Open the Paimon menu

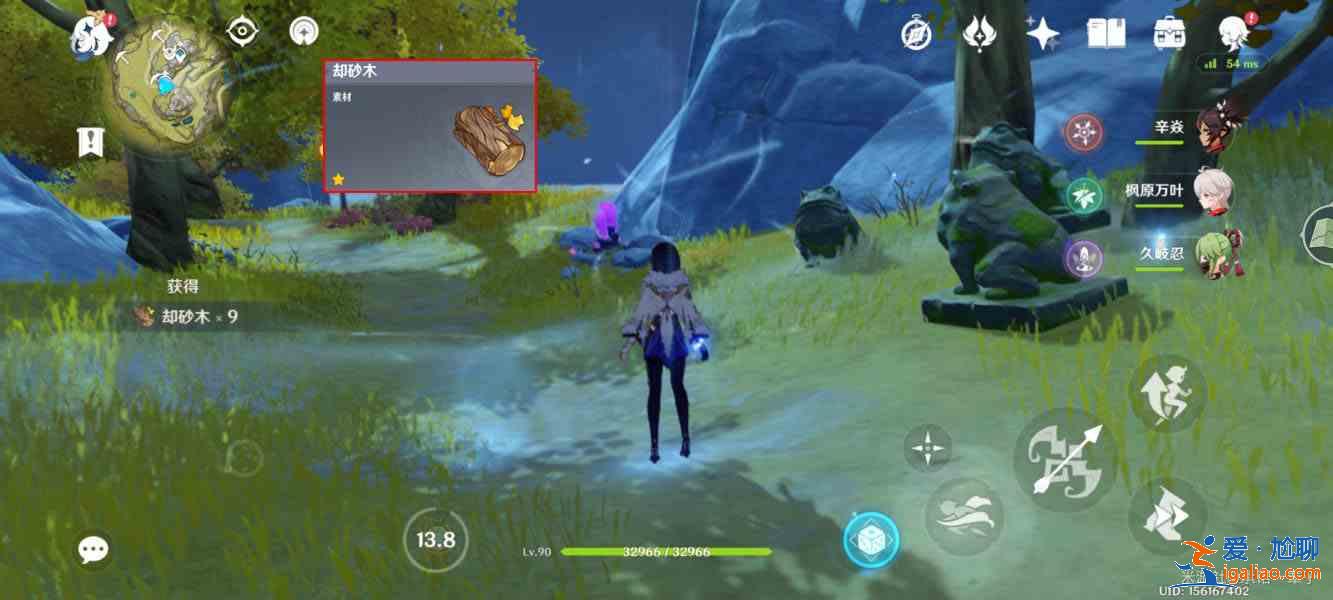pos(90,36)
